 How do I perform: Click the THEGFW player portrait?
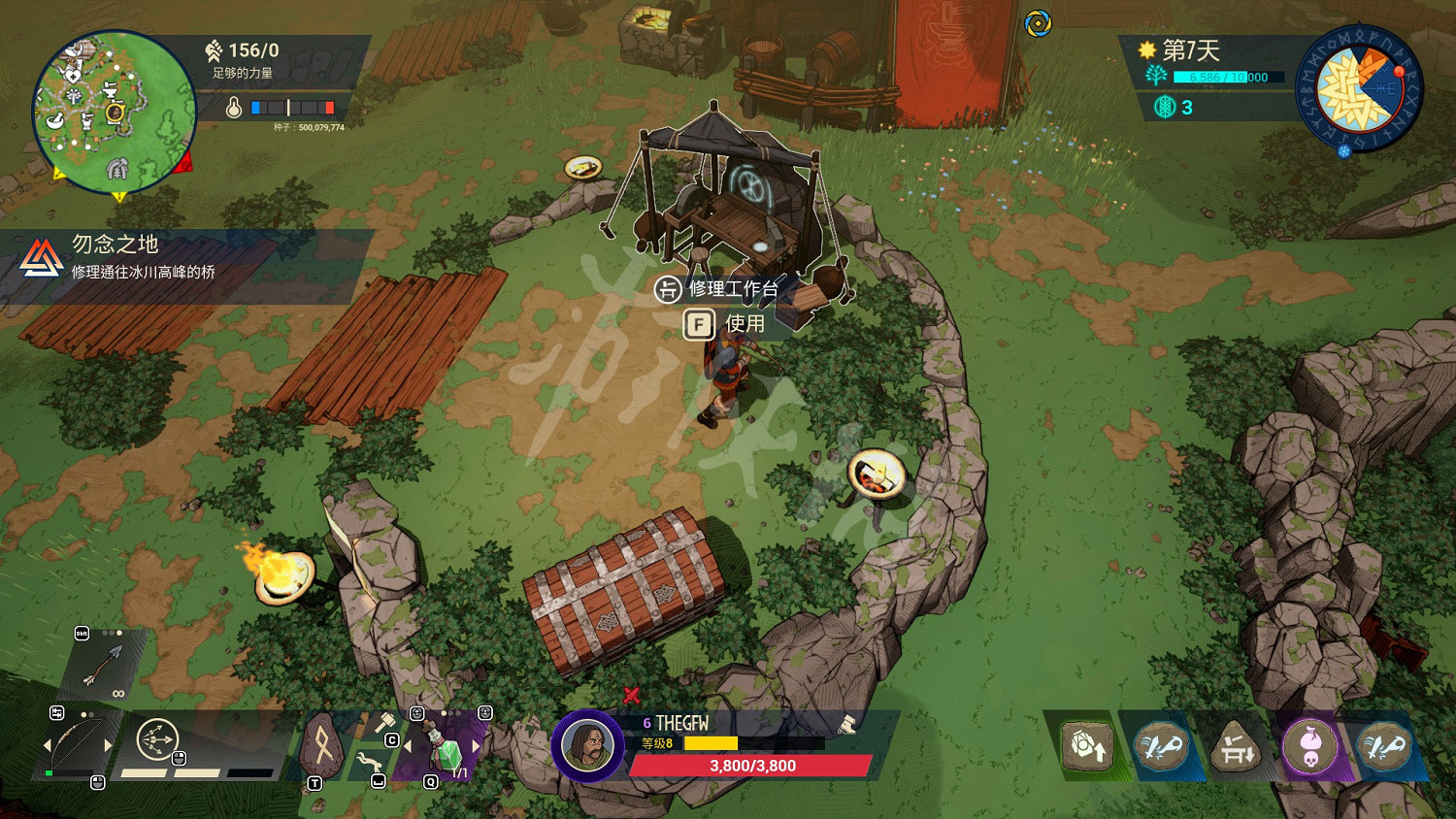586,746
